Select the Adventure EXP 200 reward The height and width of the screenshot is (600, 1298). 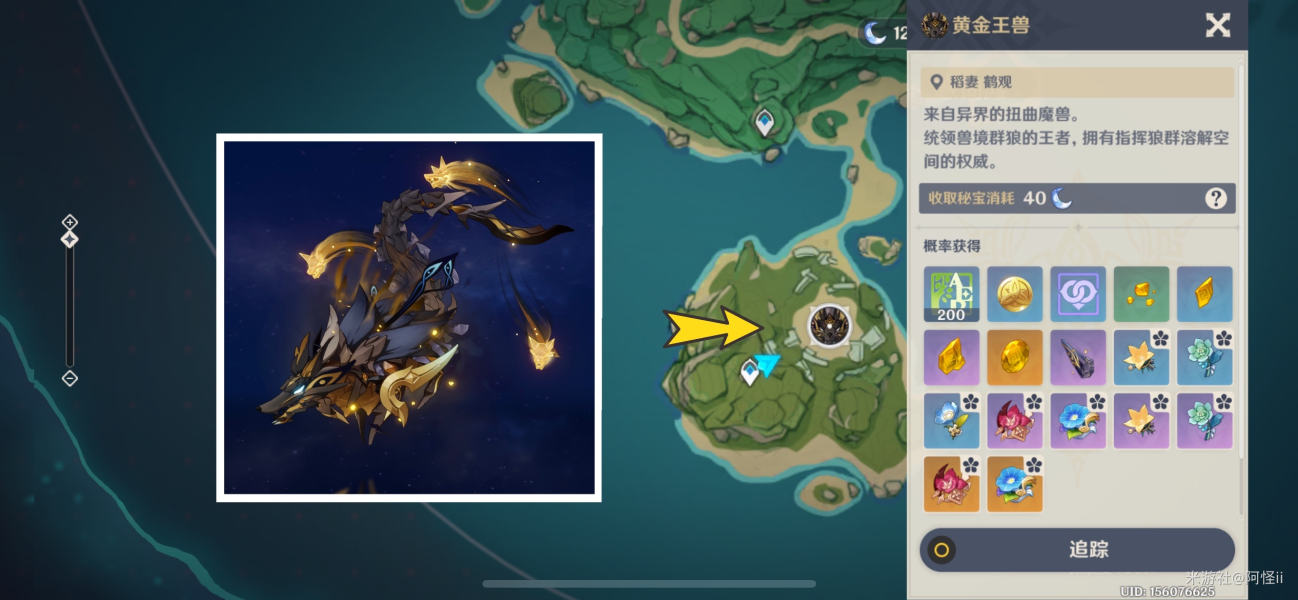tap(951, 294)
